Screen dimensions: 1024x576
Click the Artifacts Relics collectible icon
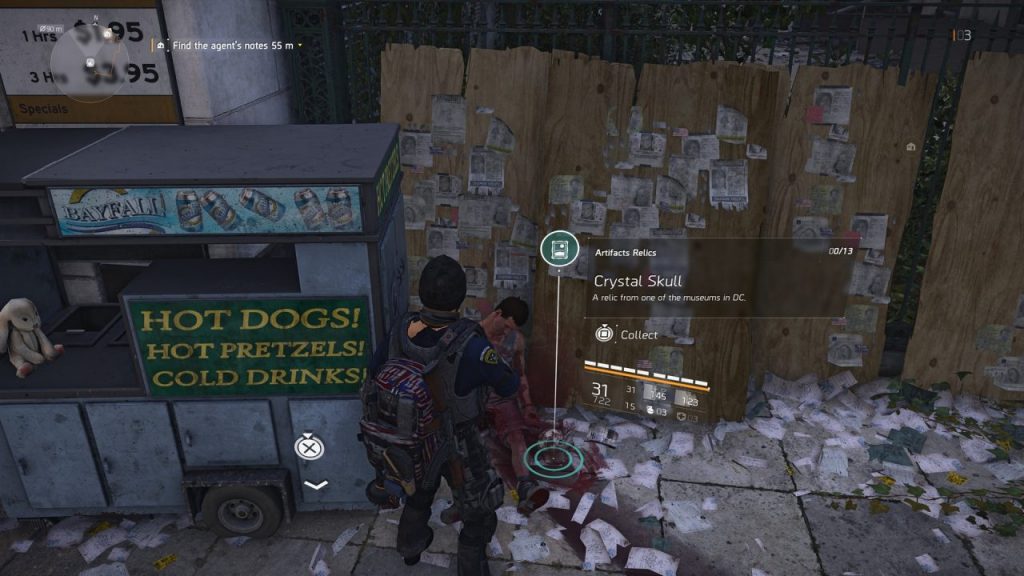(x=557, y=250)
